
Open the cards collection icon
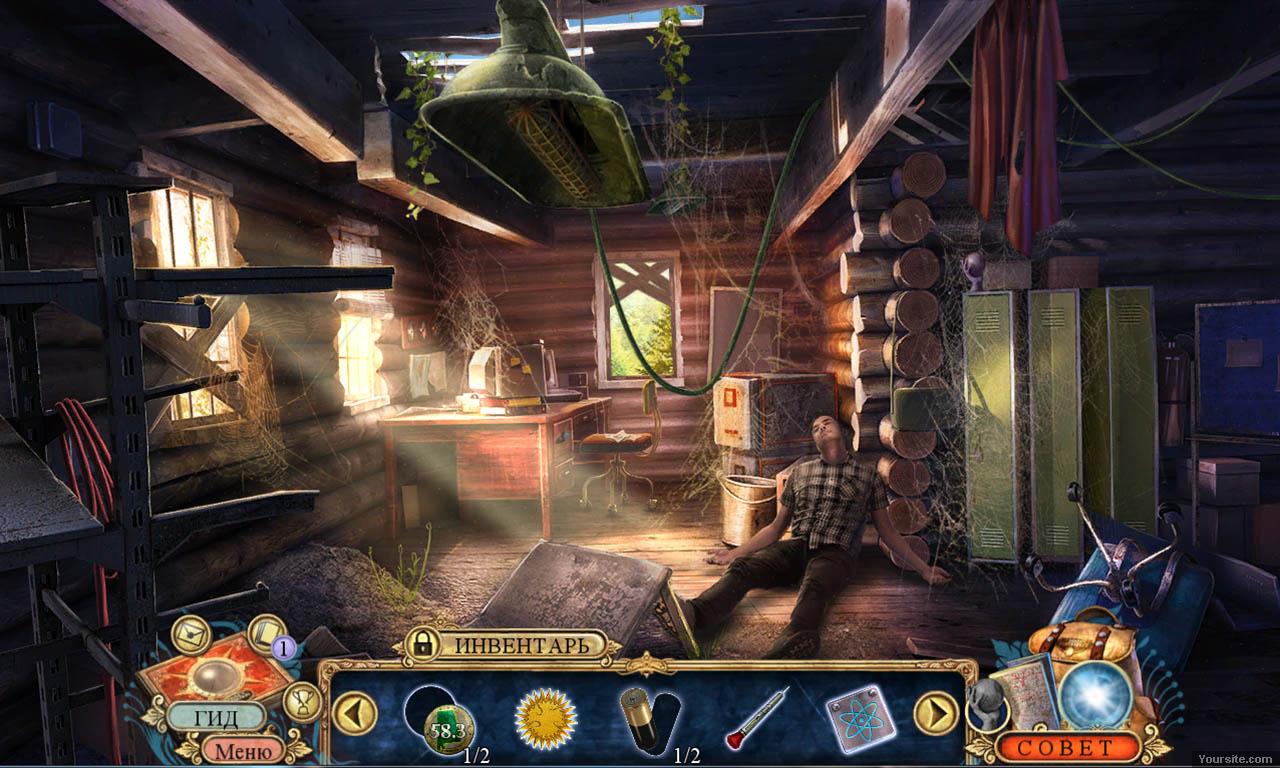[x=266, y=634]
